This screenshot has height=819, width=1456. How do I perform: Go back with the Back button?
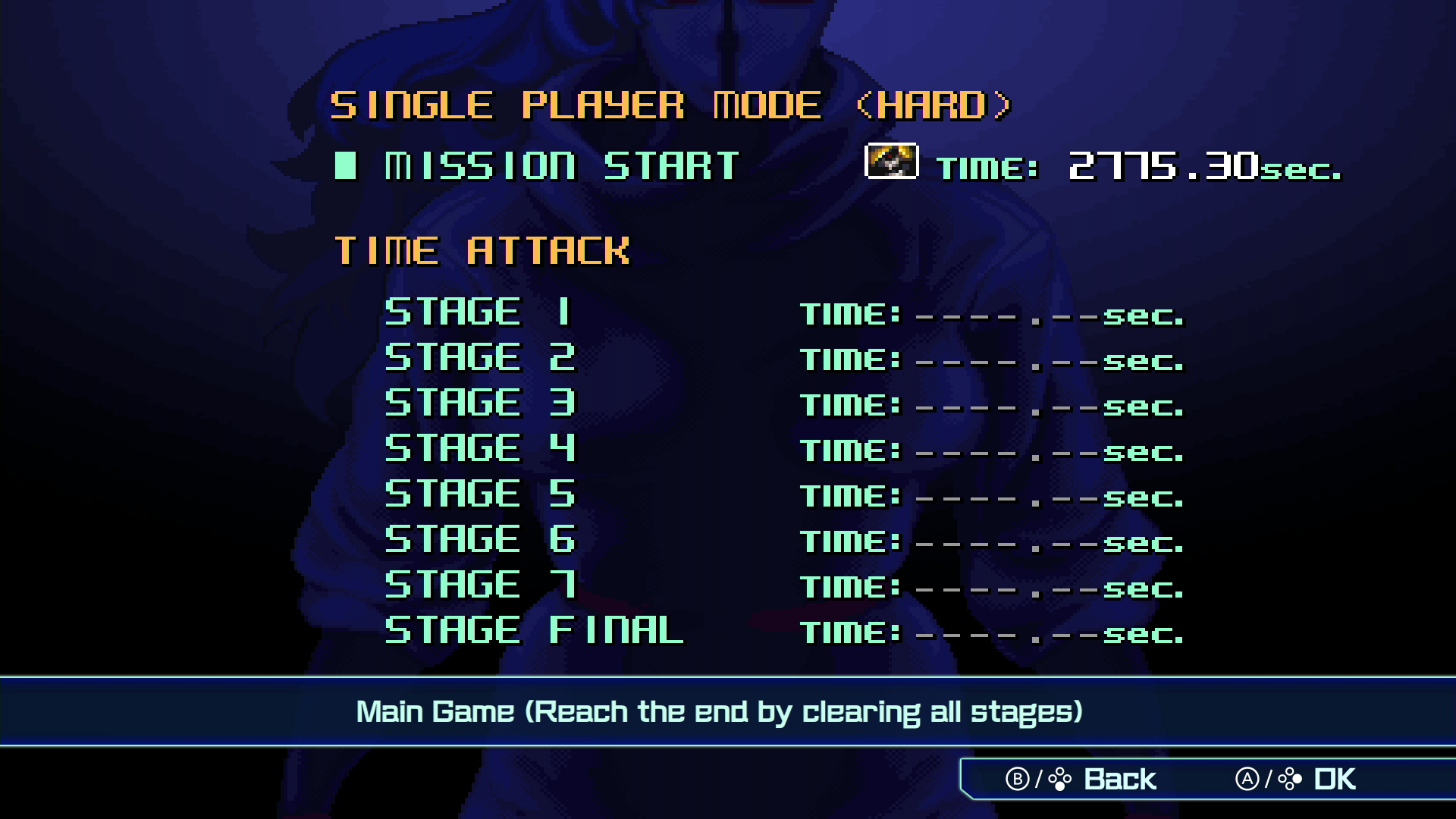pos(1081,779)
